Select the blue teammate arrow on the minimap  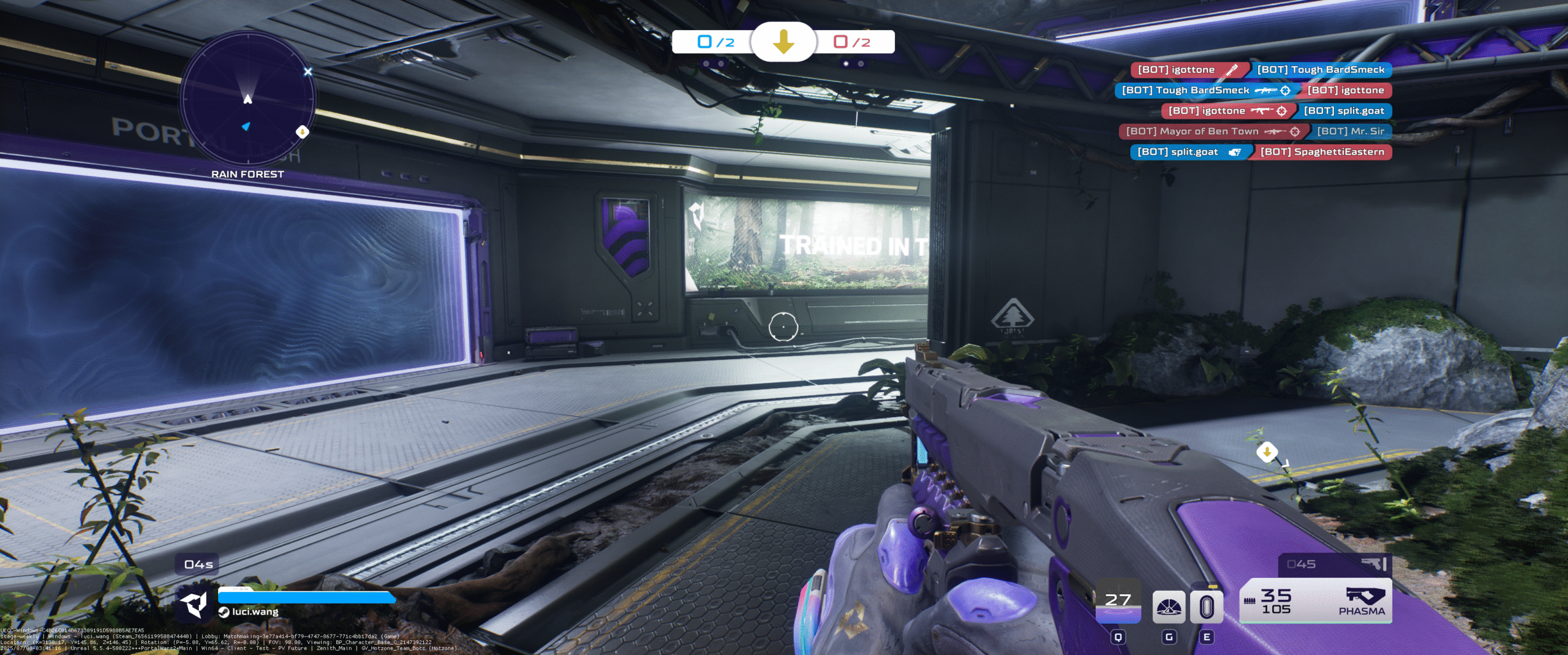tap(246, 126)
